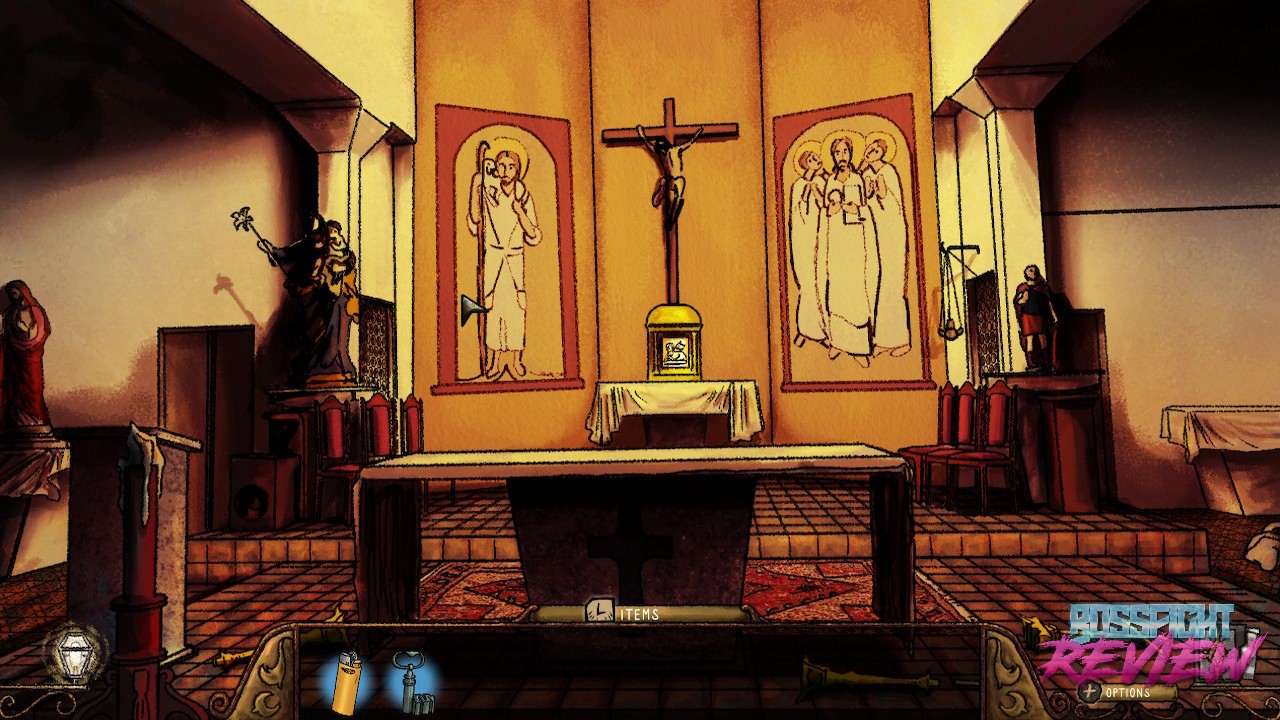1280x720 pixels.
Task: Toggle the Items inventory bar
Action: (625, 613)
